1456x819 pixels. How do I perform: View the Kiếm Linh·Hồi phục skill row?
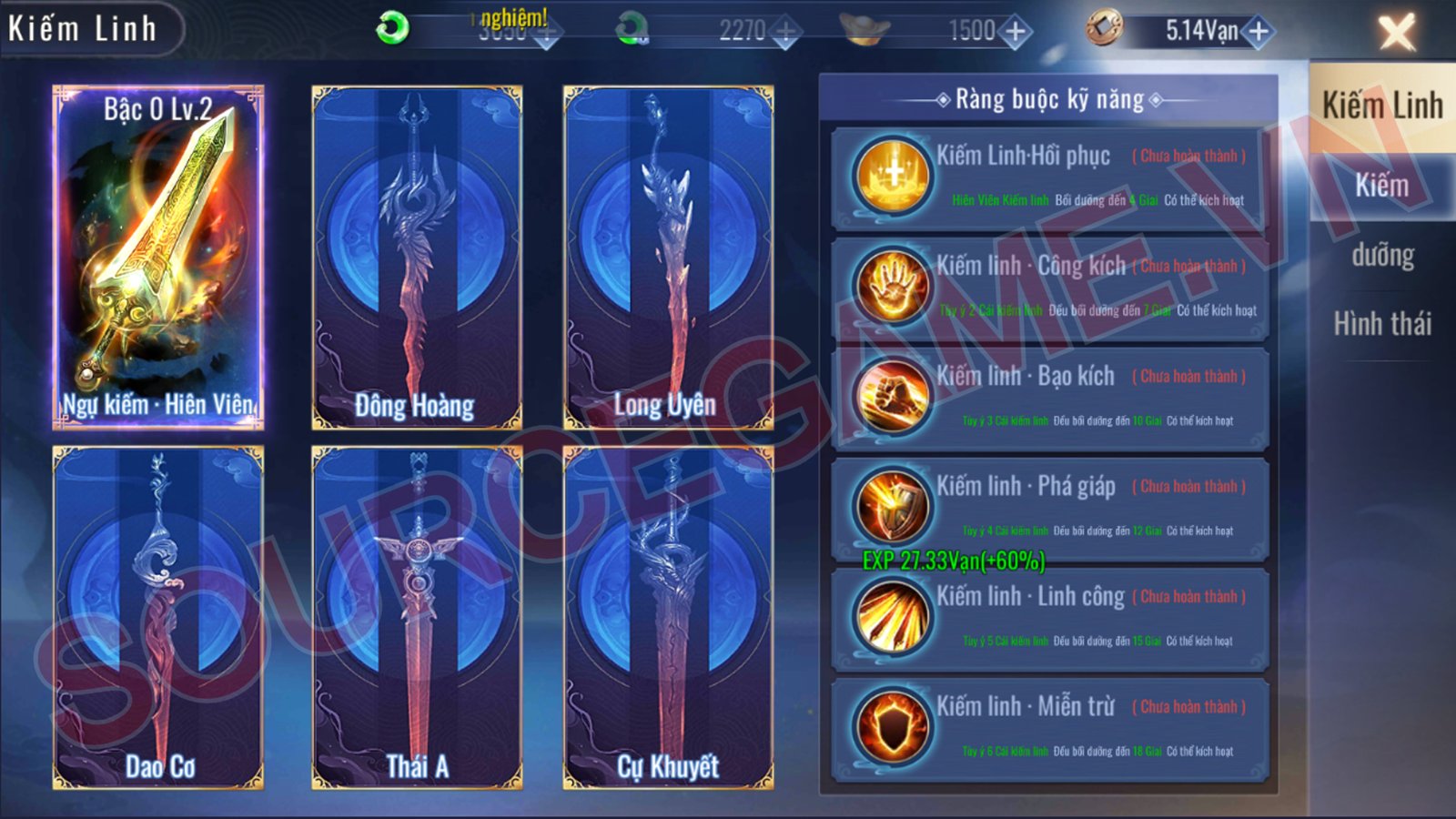pyautogui.click(x=1049, y=177)
